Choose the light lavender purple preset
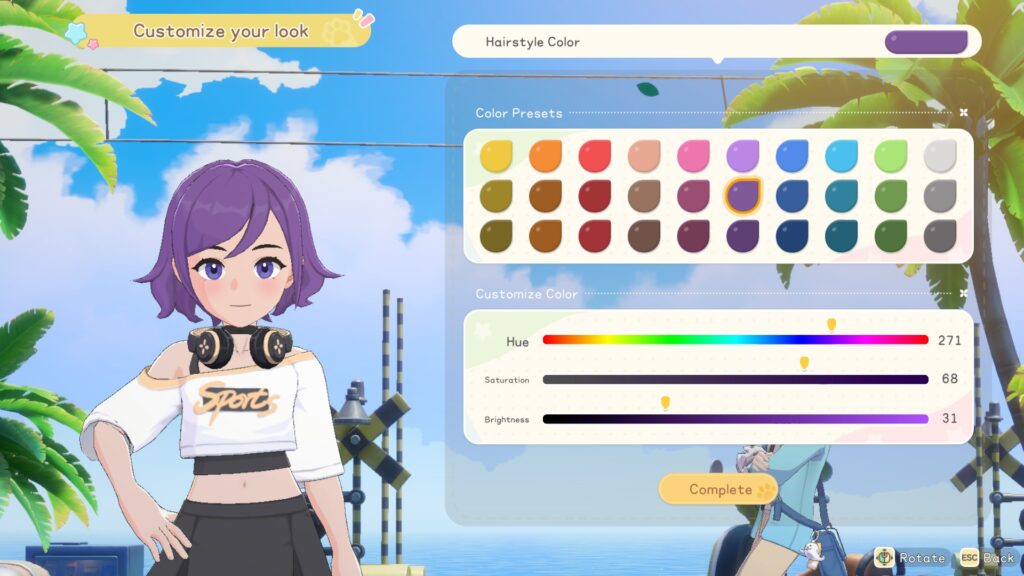Viewport: 1024px width, 576px height. point(742,155)
